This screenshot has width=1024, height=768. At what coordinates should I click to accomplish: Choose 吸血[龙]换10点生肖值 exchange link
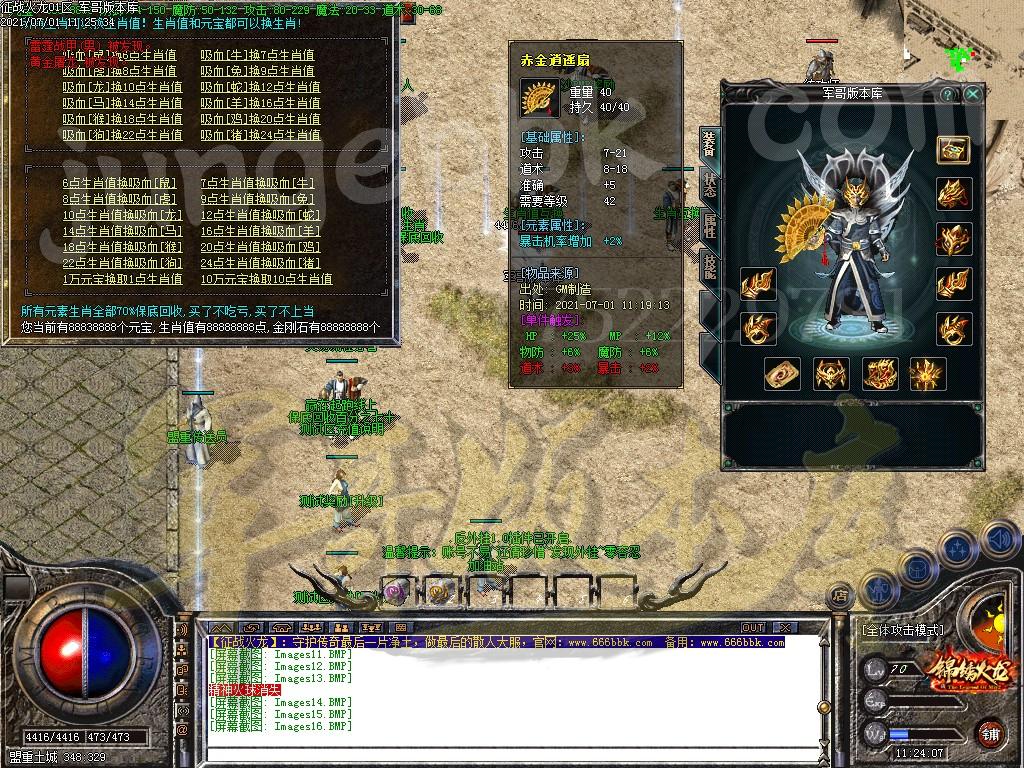[x=122, y=87]
